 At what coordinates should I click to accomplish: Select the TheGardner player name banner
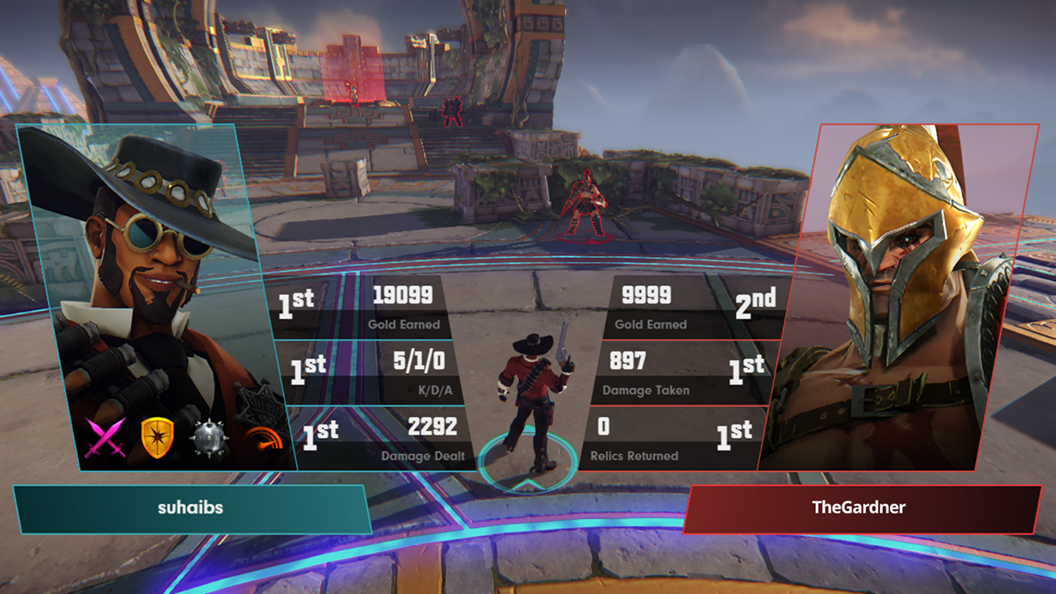[859, 508]
